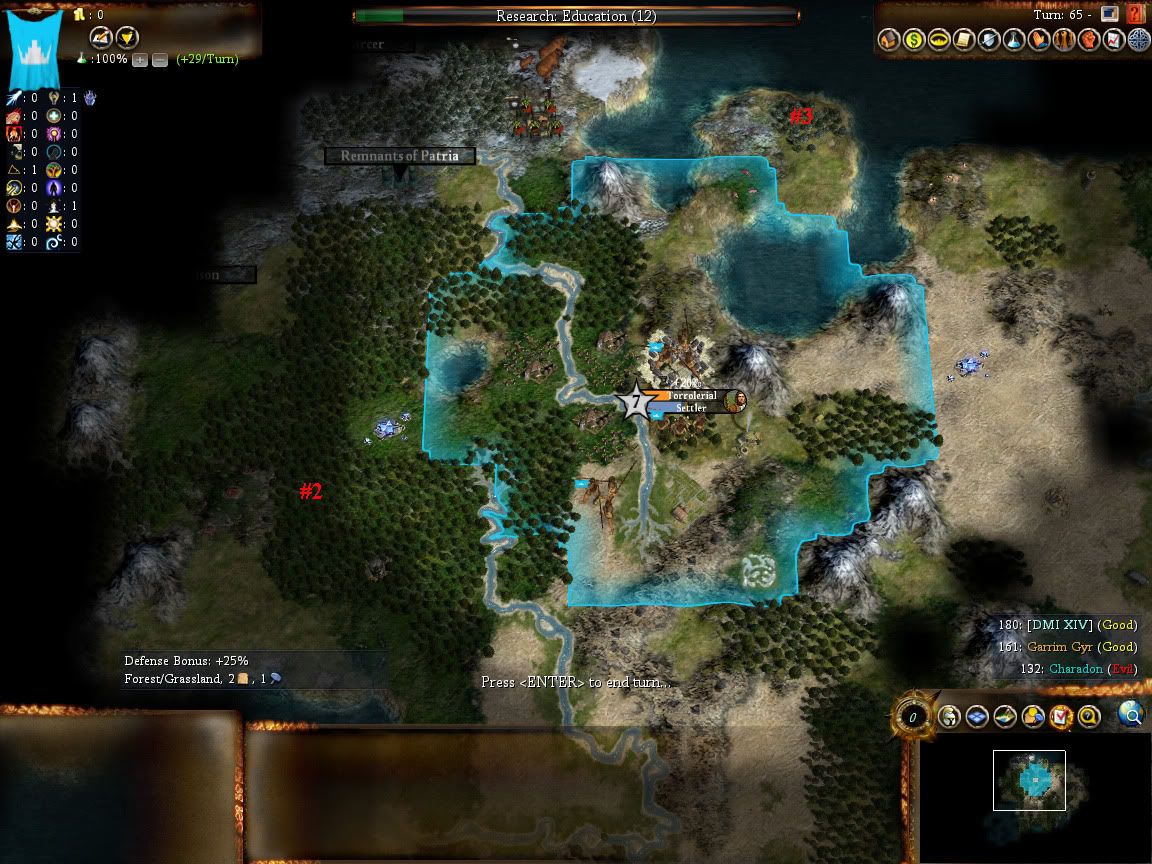The image size is (1152, 864).
Task: Increase the research rate with plus button
Action: 140,59
